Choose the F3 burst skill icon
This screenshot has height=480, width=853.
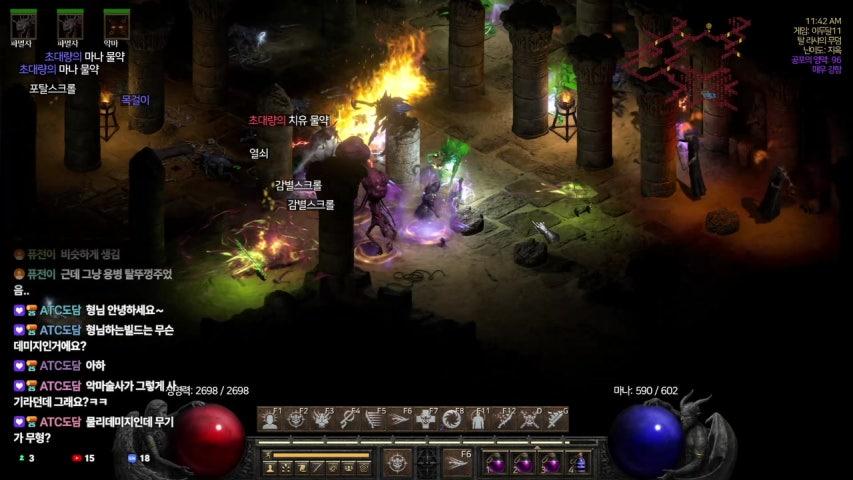pyautogui.click(x=322, y=420)
